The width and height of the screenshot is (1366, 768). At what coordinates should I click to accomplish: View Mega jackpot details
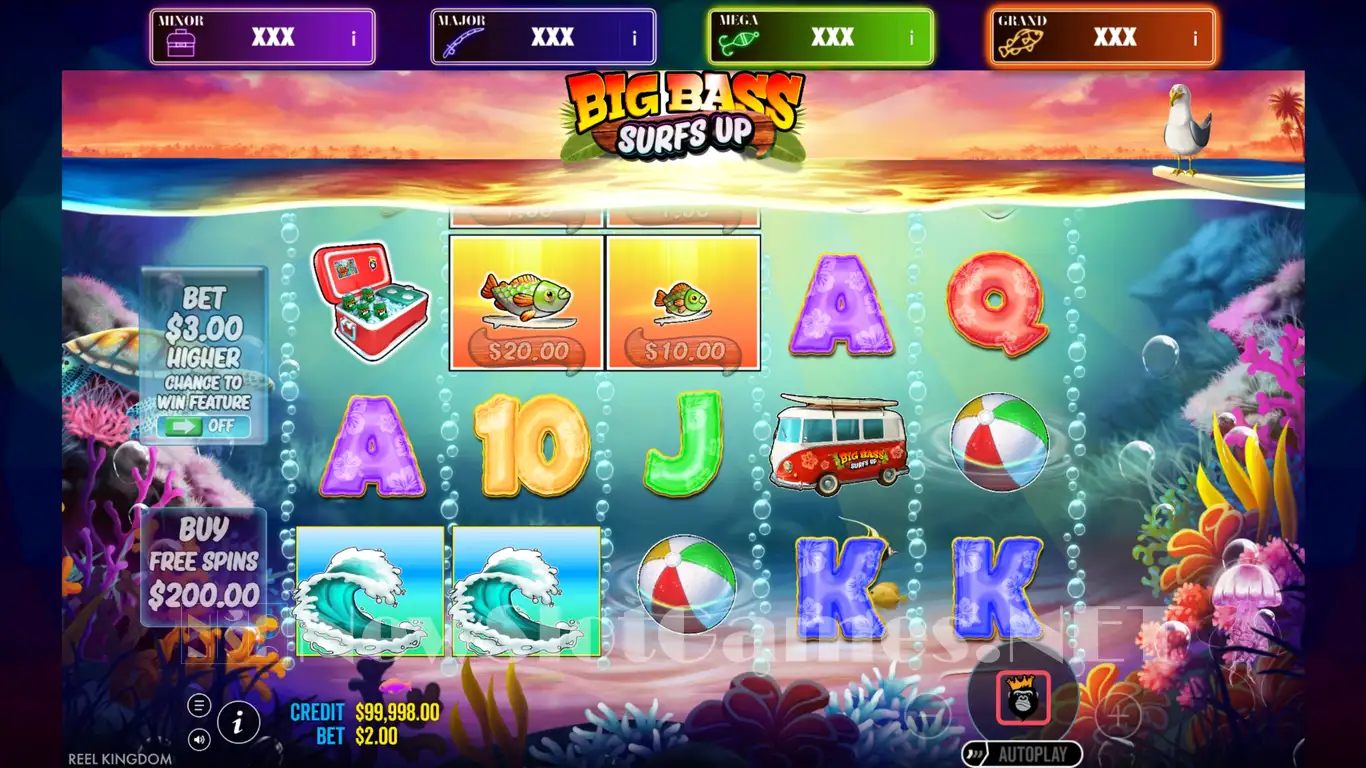(911, 39)
